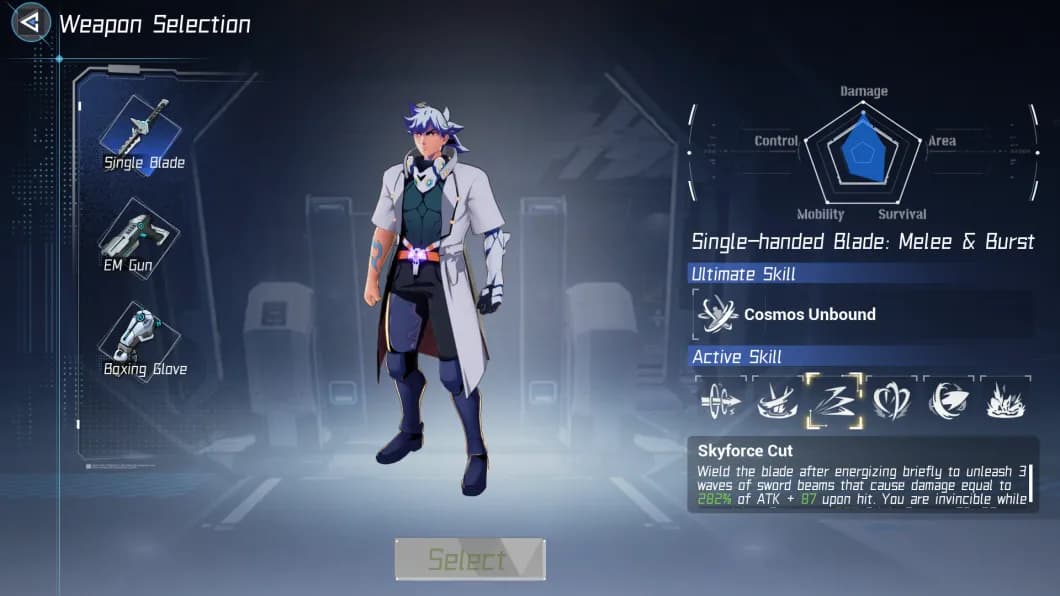View the Cosmos Unbound ultimate skill
This screenshot has height=596, width=1060.
[x=718, y=314]
